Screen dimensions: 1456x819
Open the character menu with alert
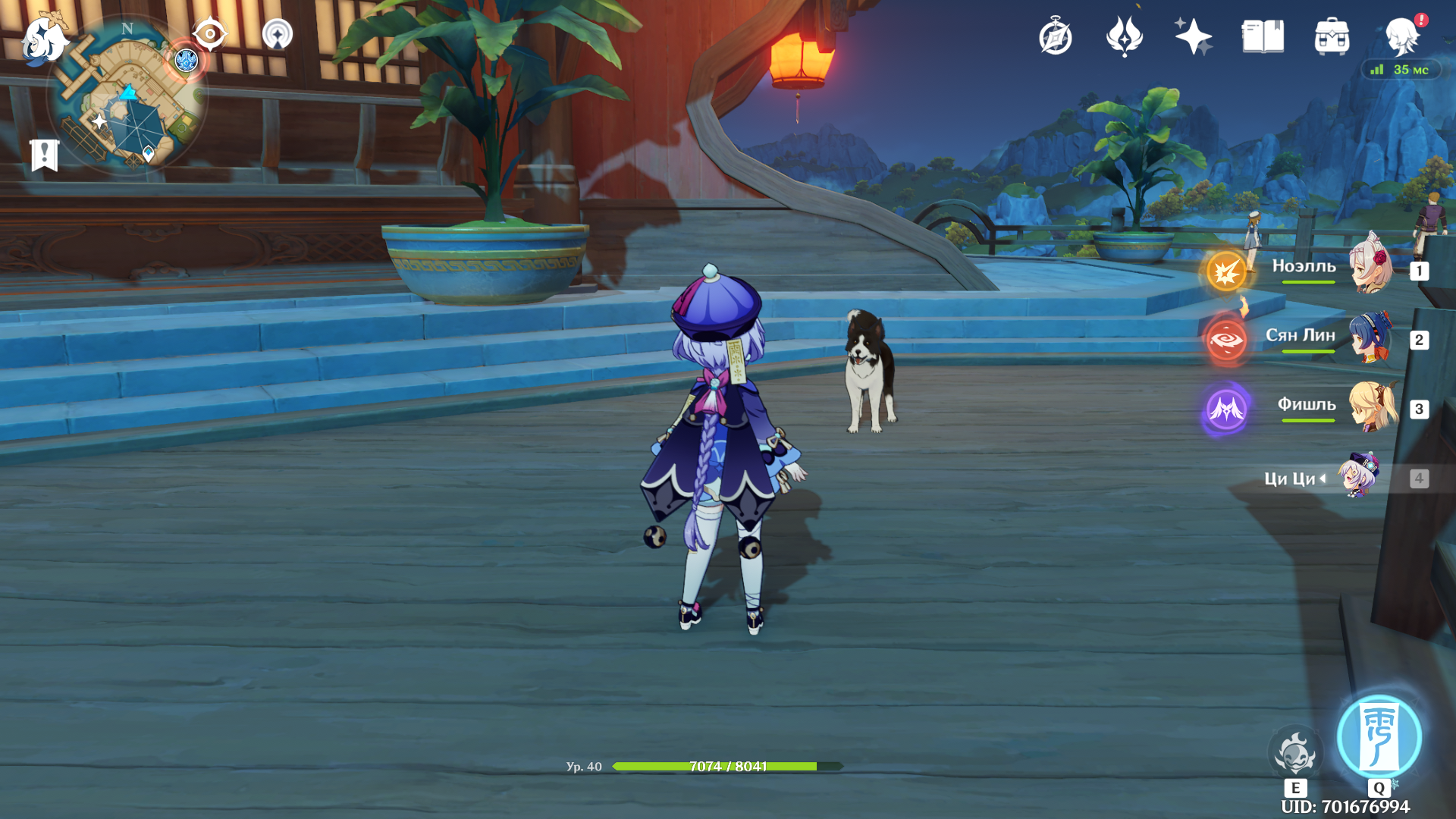(1402, 36)
